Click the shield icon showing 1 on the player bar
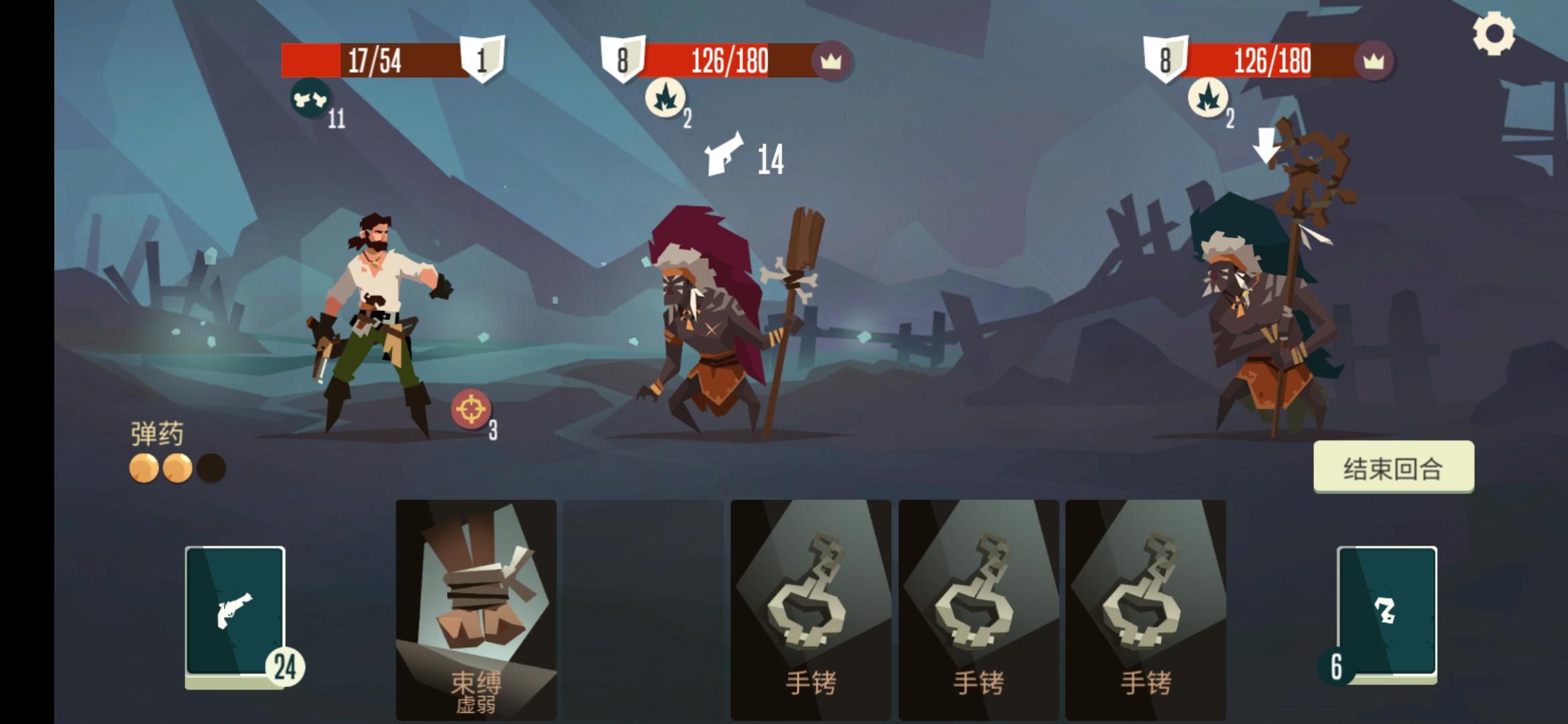 481,60
